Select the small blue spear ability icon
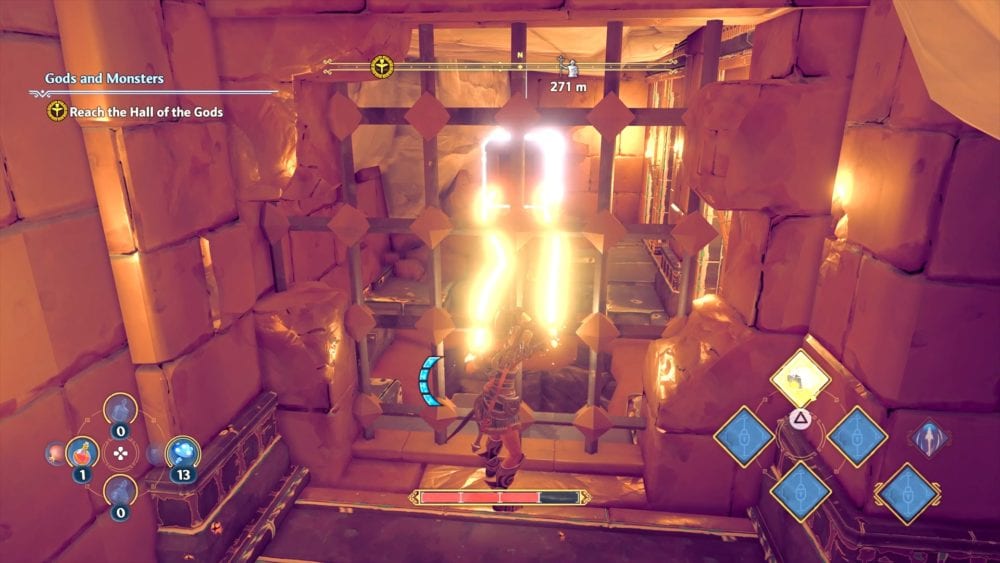This screenshot has width=1000, height=563. [x=930, y=437]
